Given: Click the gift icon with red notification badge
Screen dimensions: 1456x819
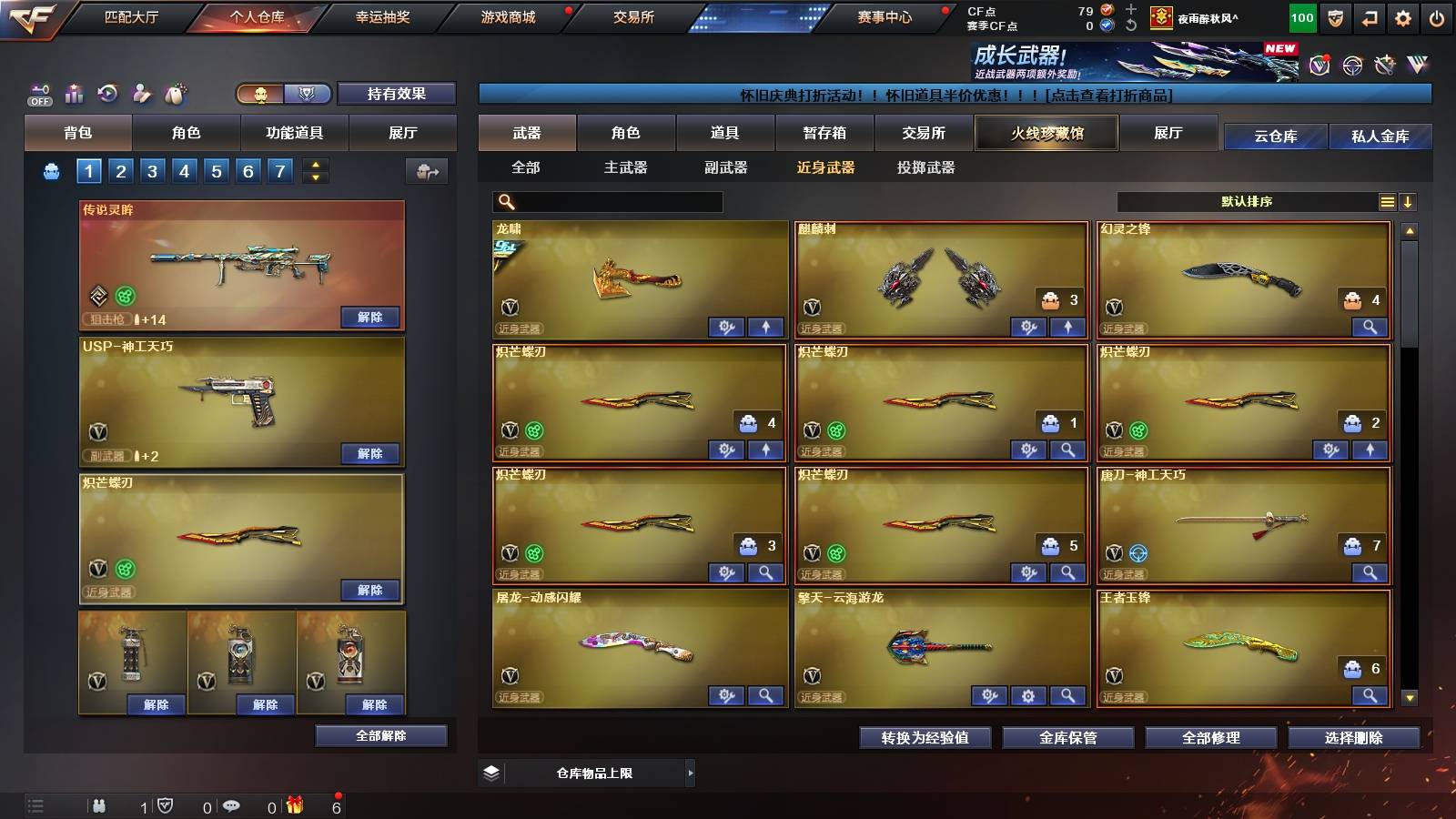Looking at the screenshot, I should 293,805.
